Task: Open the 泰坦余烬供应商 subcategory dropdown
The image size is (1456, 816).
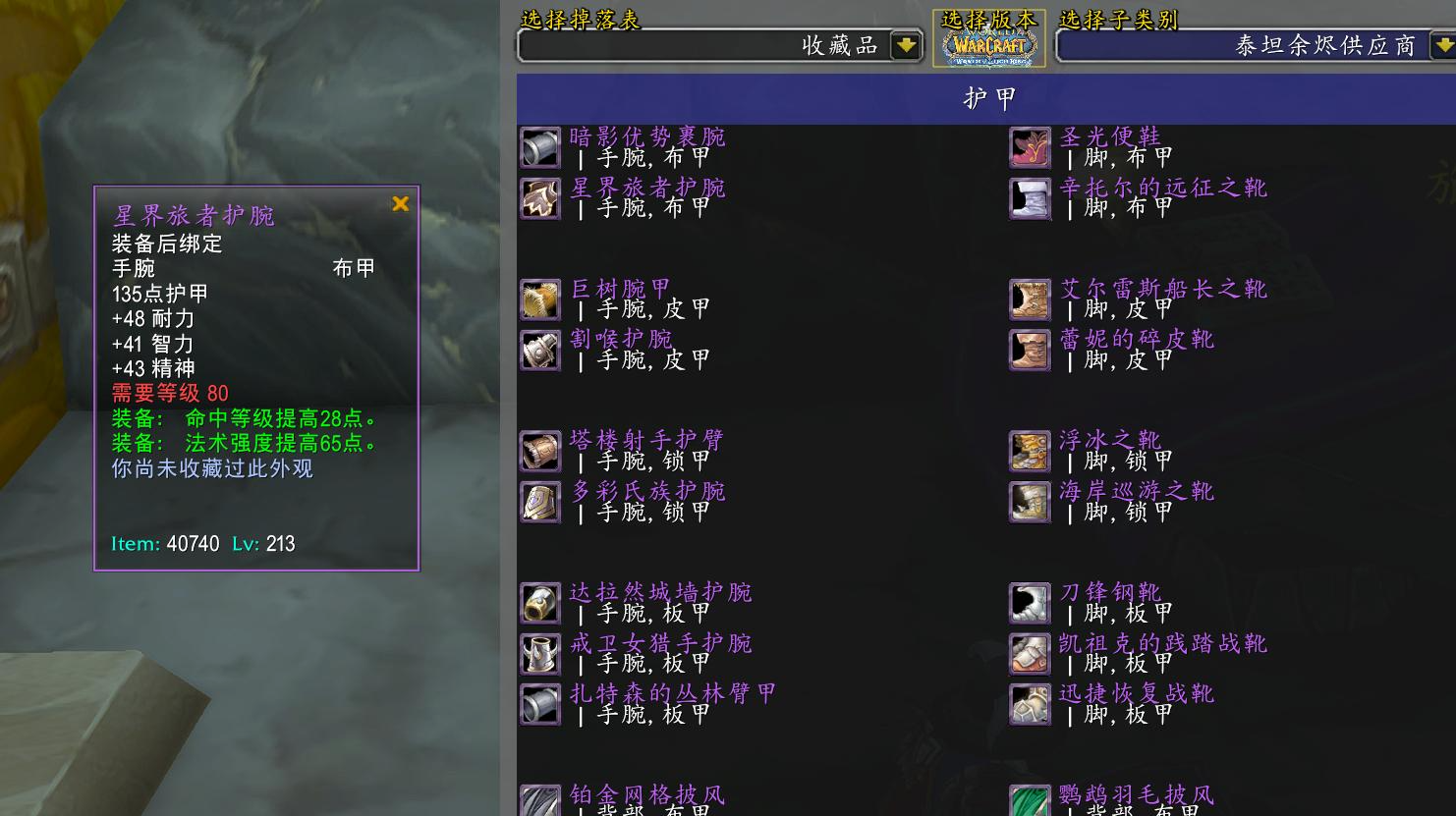Action: [x=1441, y=45]
